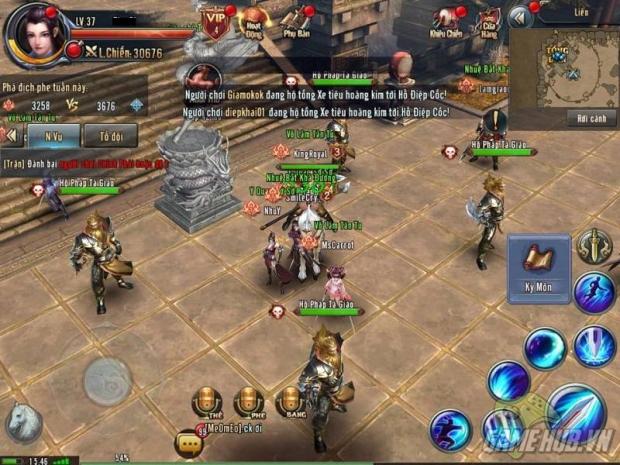Open the Khiêu Chiến challenge menu
Screen dimensions: 620x465
point(446,22)
